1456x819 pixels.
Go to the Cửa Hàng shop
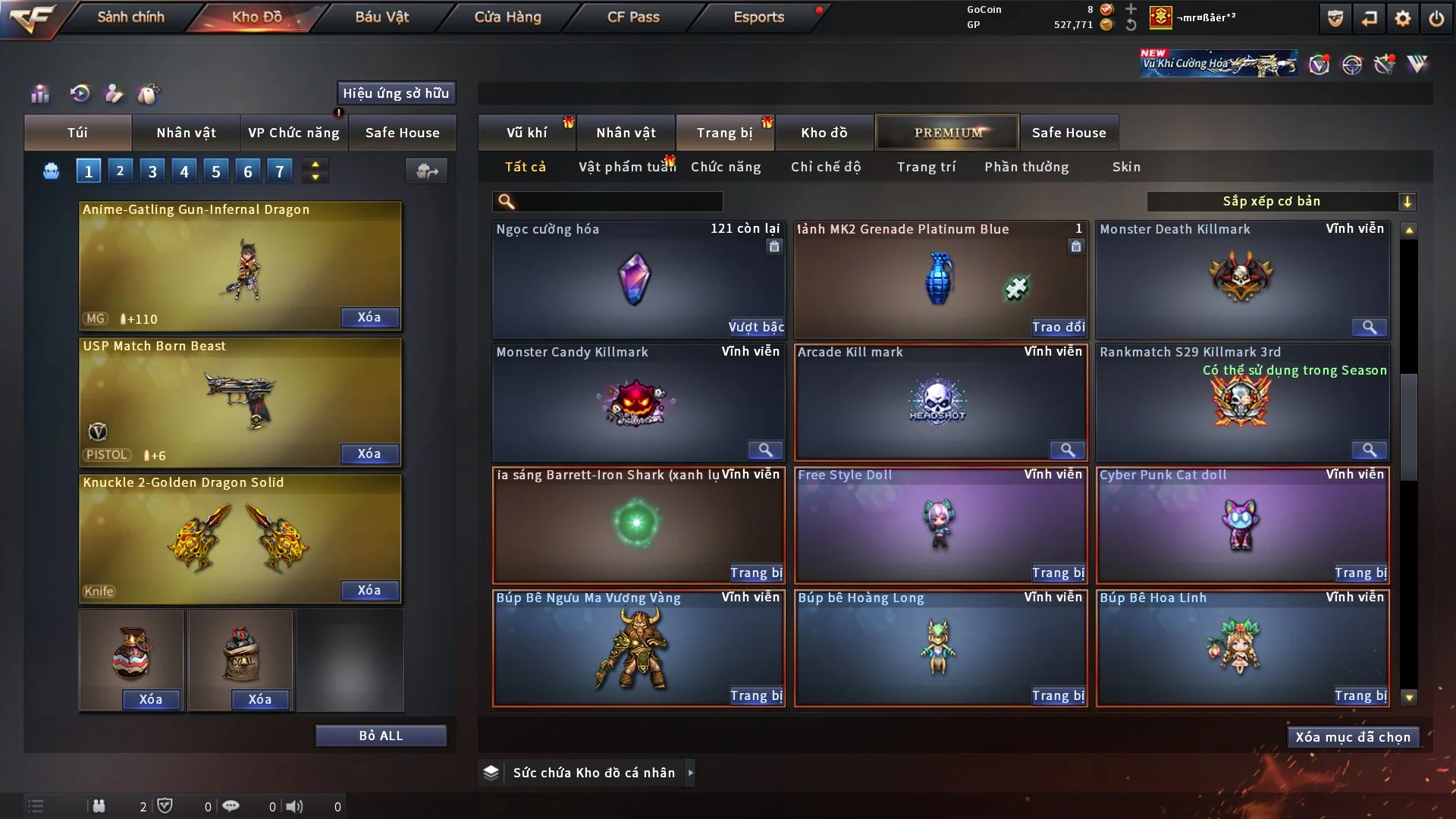coord(507,17)
